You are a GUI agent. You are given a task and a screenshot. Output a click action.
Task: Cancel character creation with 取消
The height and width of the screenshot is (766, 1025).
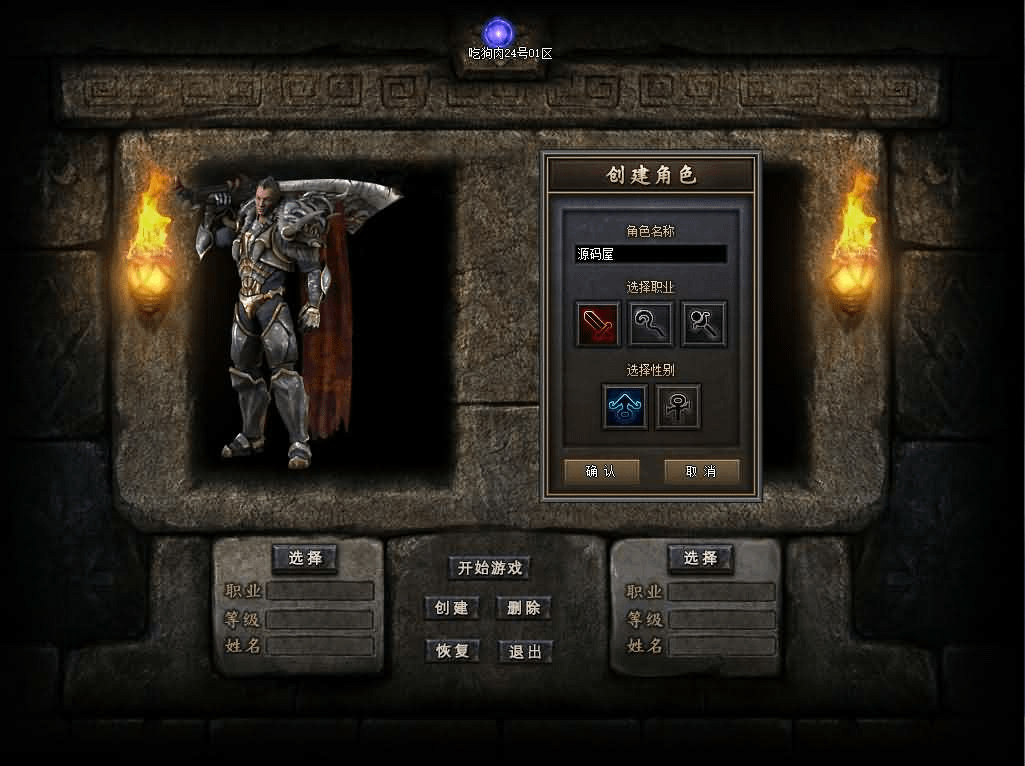pos(701,472)
